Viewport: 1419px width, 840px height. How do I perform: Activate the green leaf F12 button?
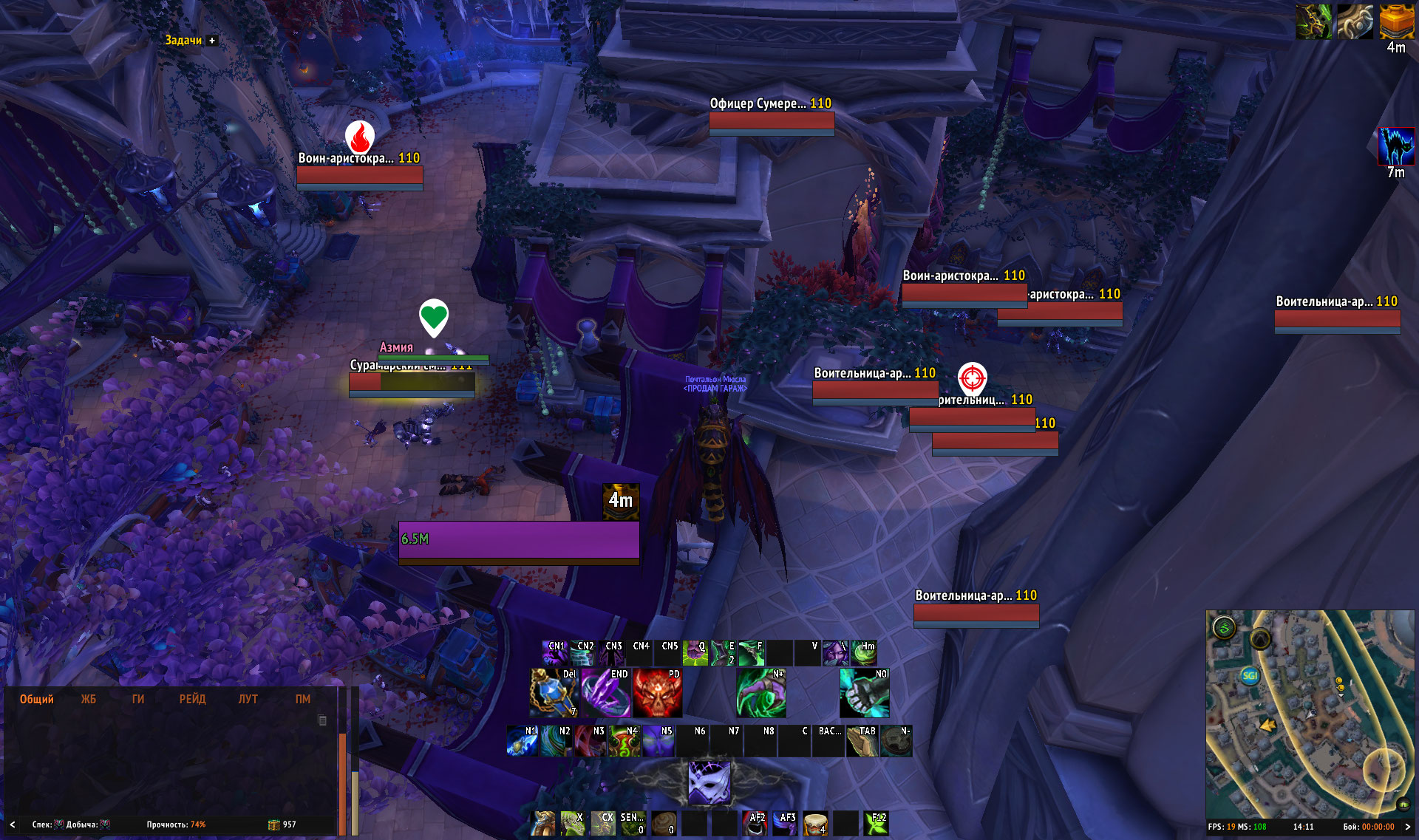[x=877, y=823]
